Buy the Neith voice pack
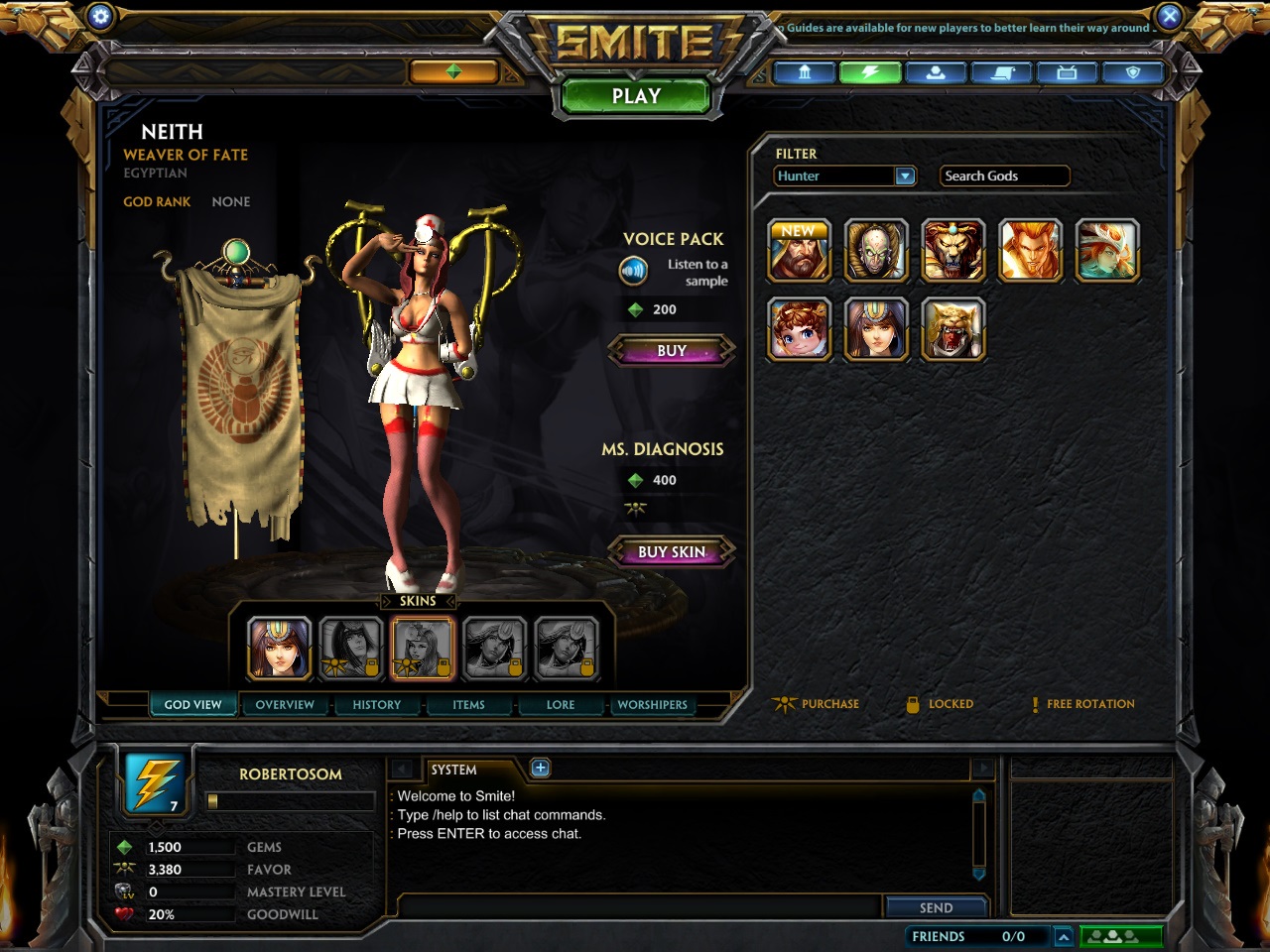The width and height of the screenshot is (1270, 952). [672, 351]
